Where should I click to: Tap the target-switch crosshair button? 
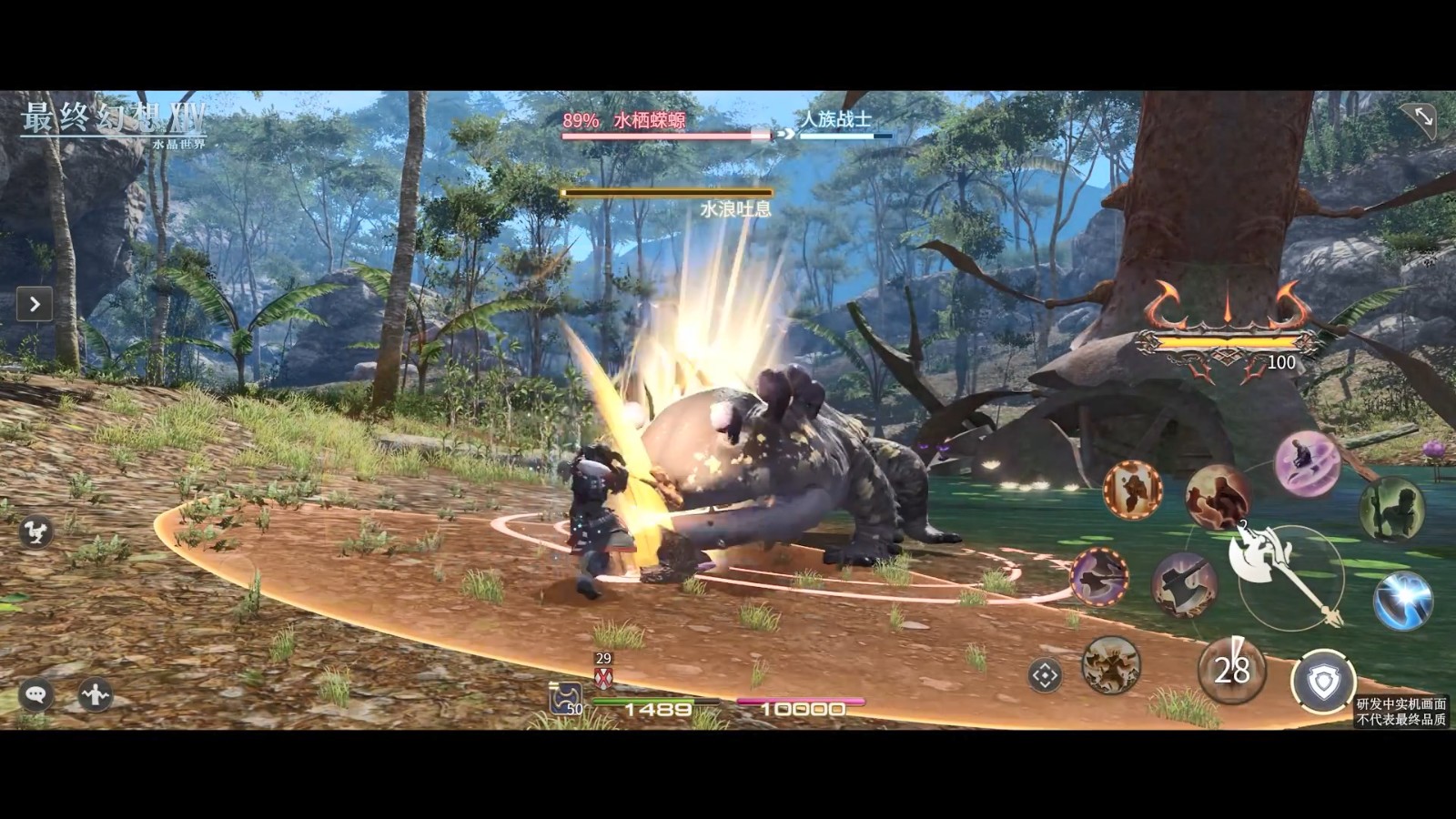coord(1045,675)
